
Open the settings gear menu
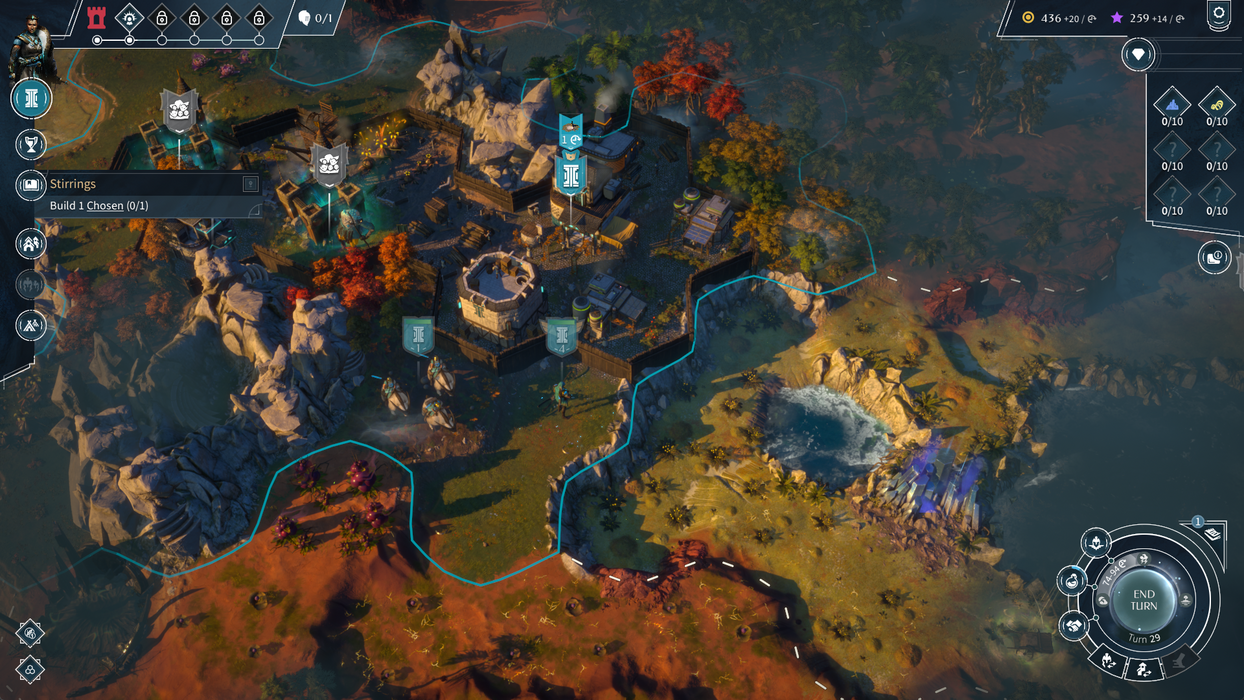[x=1218, y=14]
